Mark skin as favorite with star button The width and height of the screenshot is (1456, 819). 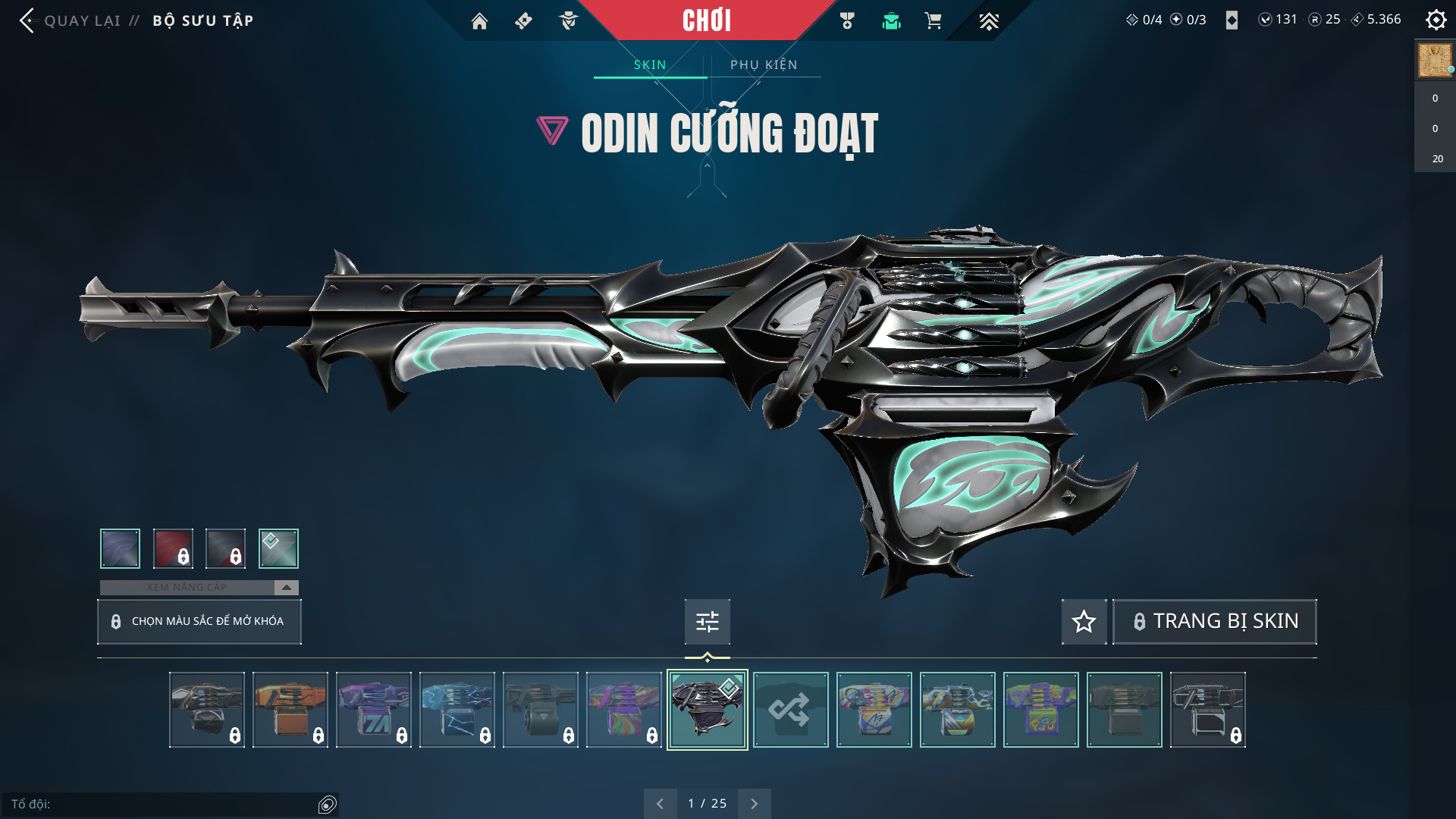point(1084,622)
